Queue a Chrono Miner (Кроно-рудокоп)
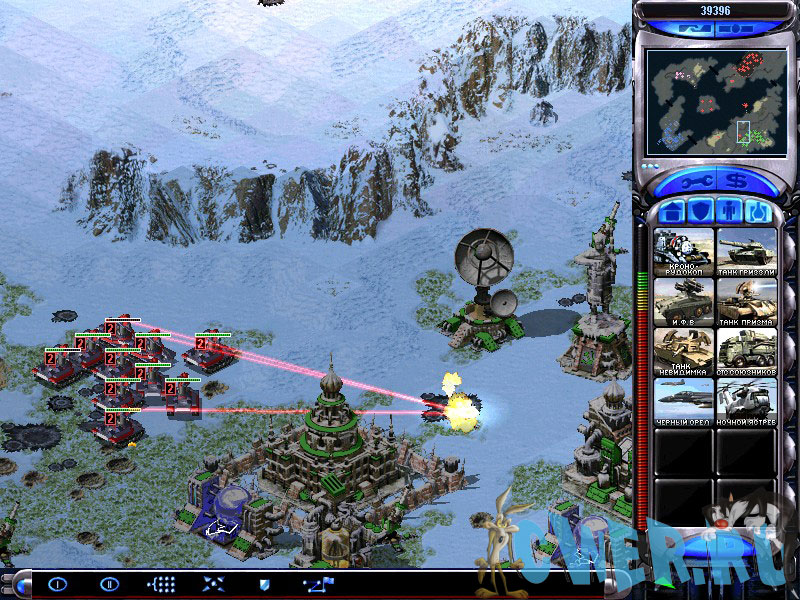 (684, 252)
